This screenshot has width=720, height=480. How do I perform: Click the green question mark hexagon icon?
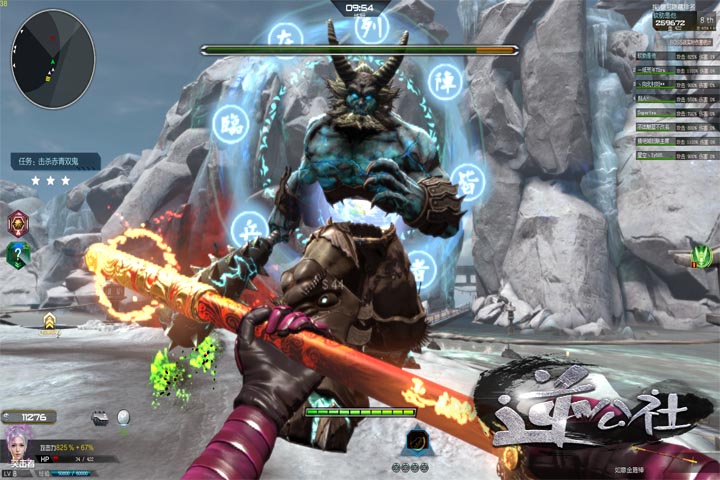point(18,255)
